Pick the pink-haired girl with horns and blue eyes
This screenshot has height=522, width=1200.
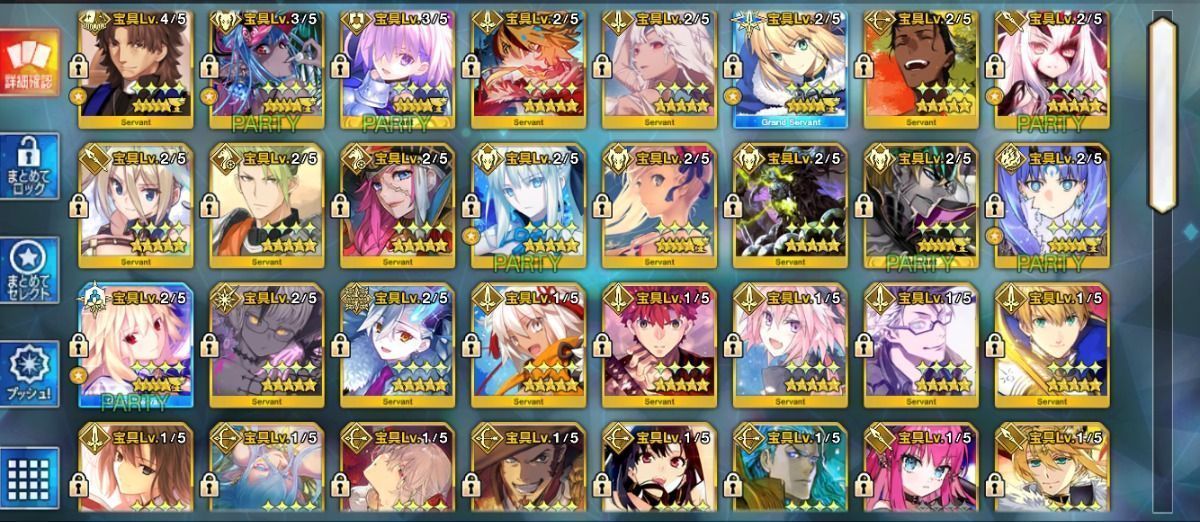coord(920,468)
